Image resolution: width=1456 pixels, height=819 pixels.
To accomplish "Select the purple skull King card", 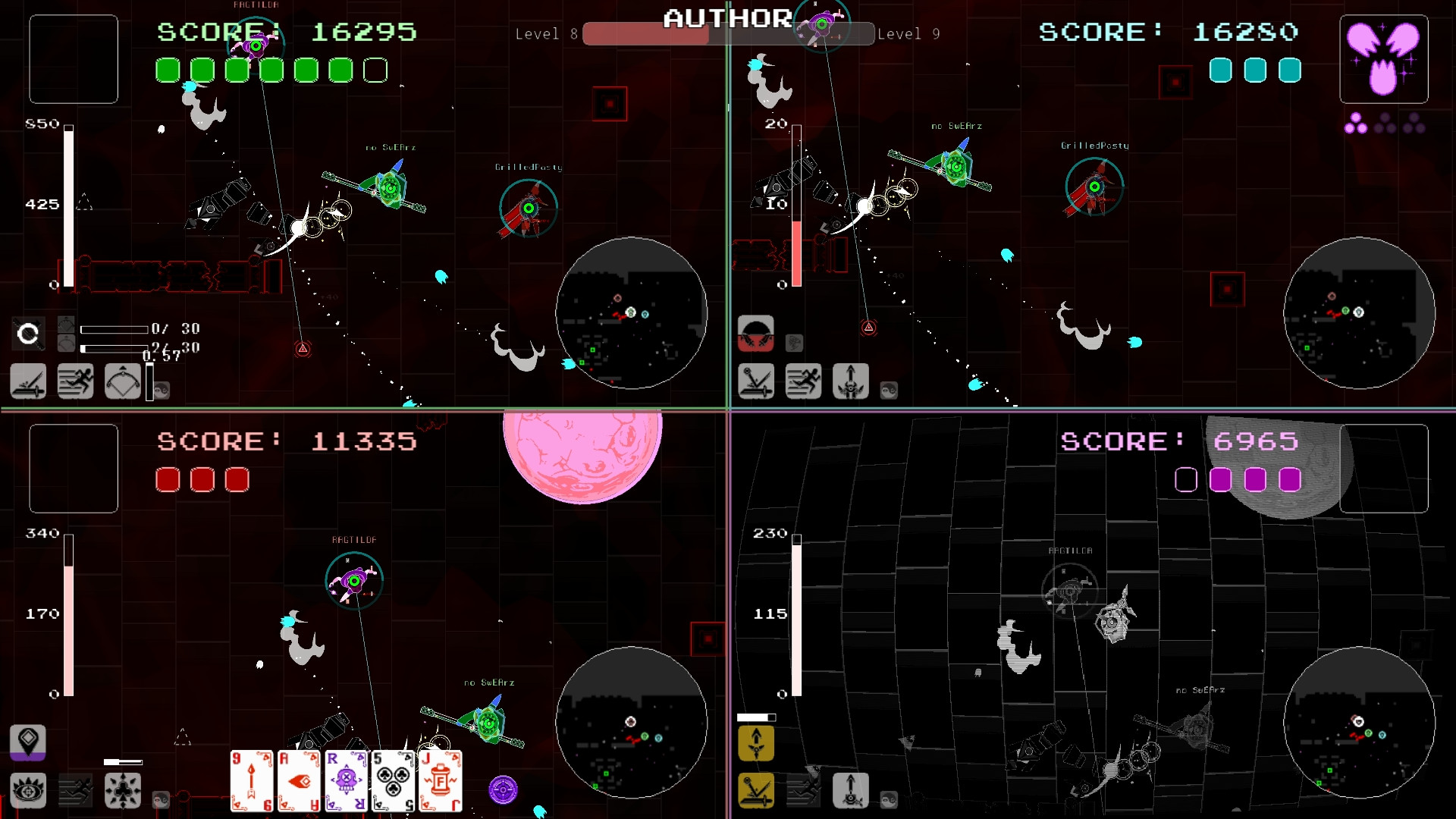I will (x=345, y=781).
